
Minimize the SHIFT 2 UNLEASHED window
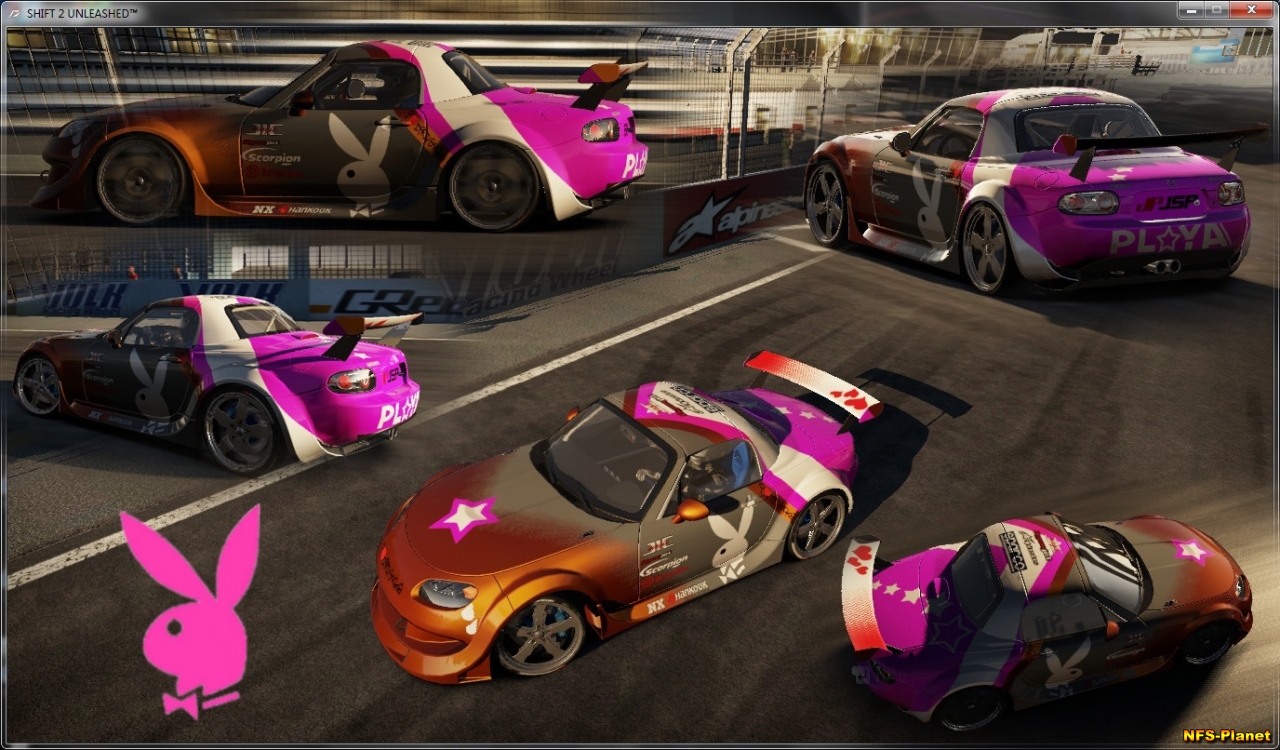coord(1191,10)
